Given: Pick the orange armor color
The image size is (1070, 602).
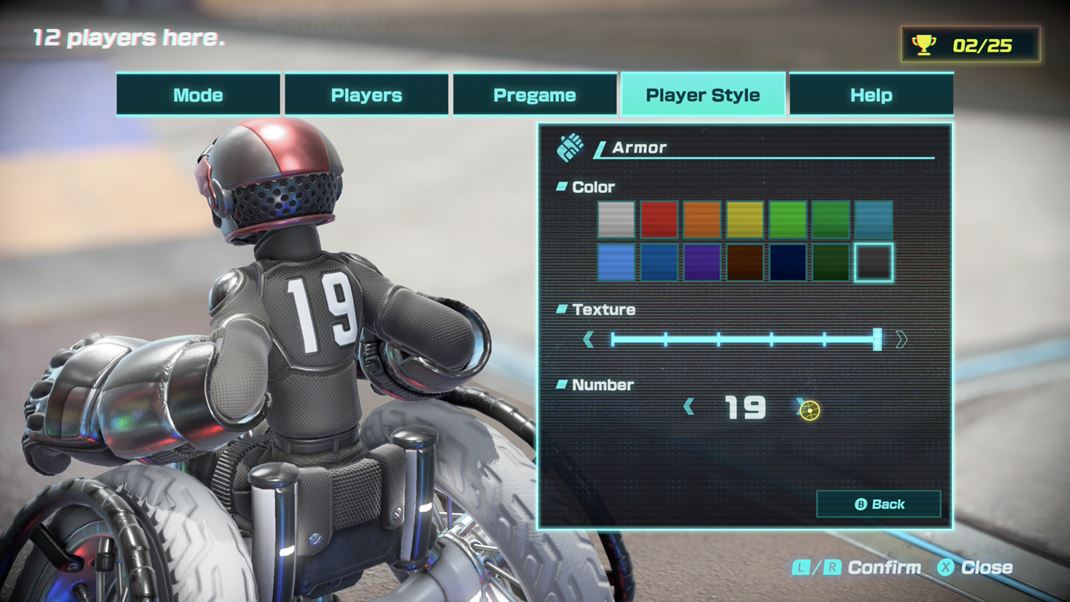Looking at the screenshot, I should click(x=703, y=219).
